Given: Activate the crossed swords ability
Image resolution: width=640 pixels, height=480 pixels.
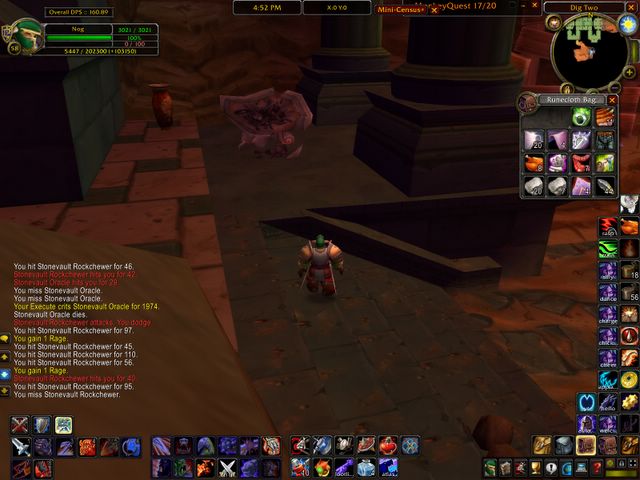Looking at the screenshot, I should pyautogui.click(x=20, y=424).
